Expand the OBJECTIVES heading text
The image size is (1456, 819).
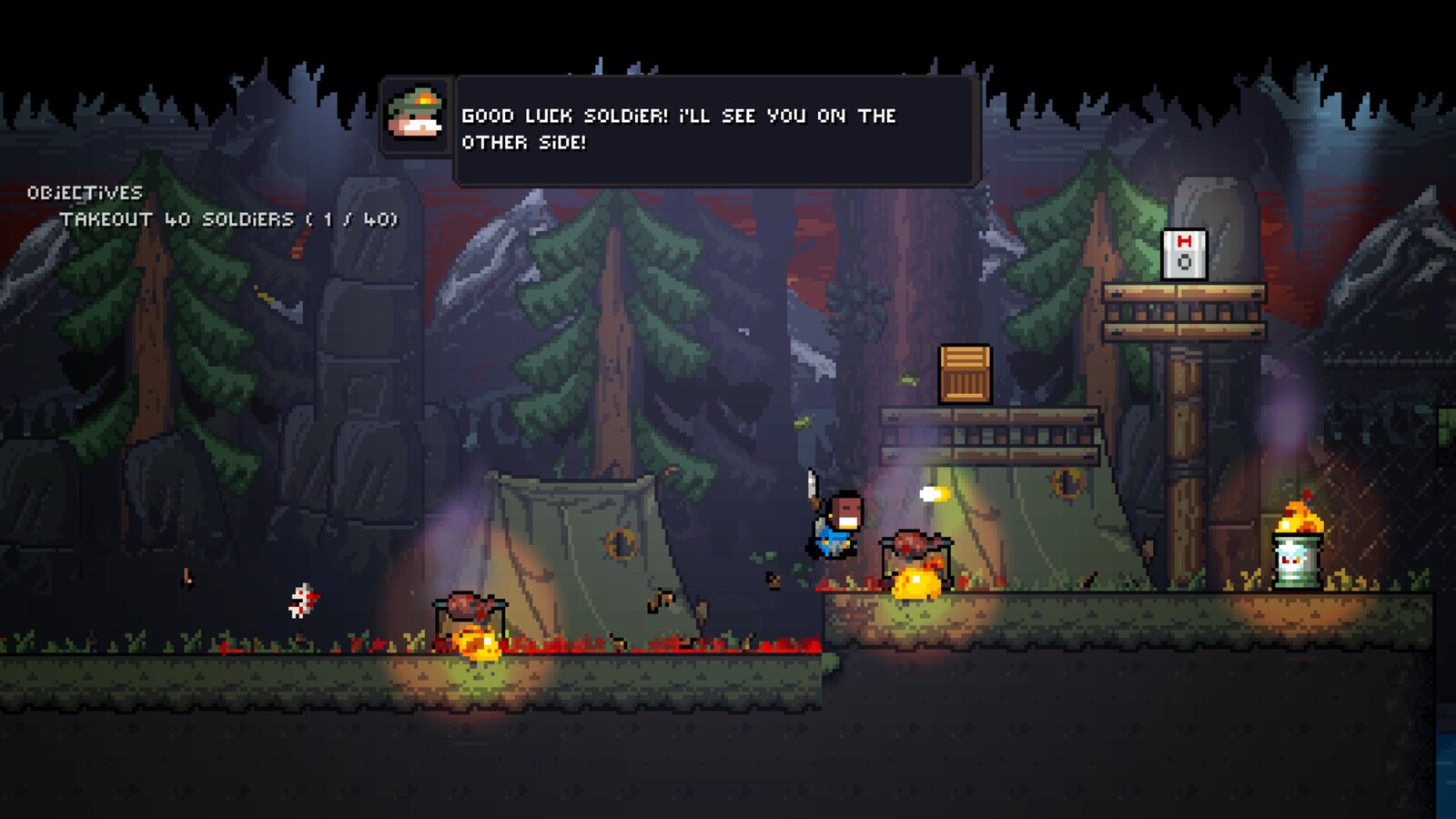point(86,192)
